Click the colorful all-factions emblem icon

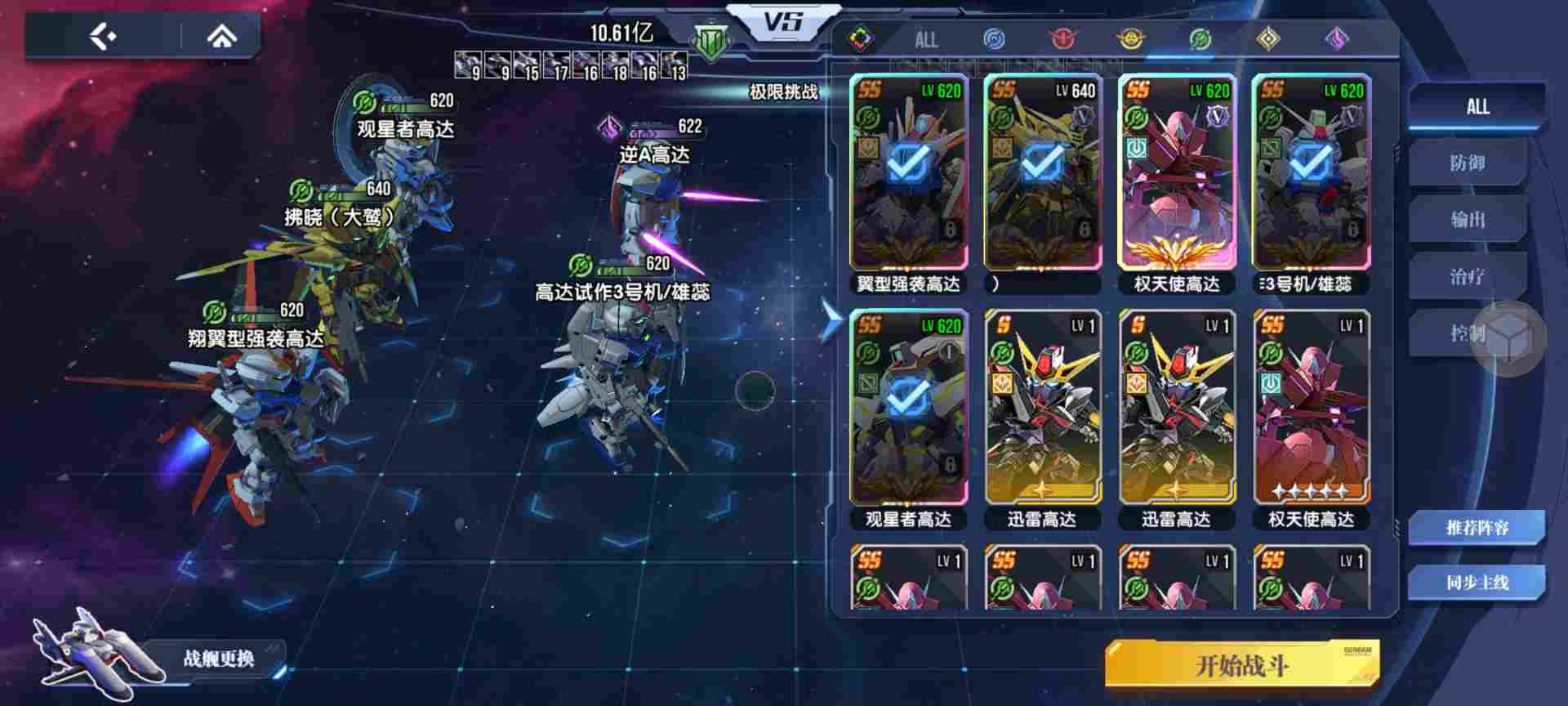[860, 38]
